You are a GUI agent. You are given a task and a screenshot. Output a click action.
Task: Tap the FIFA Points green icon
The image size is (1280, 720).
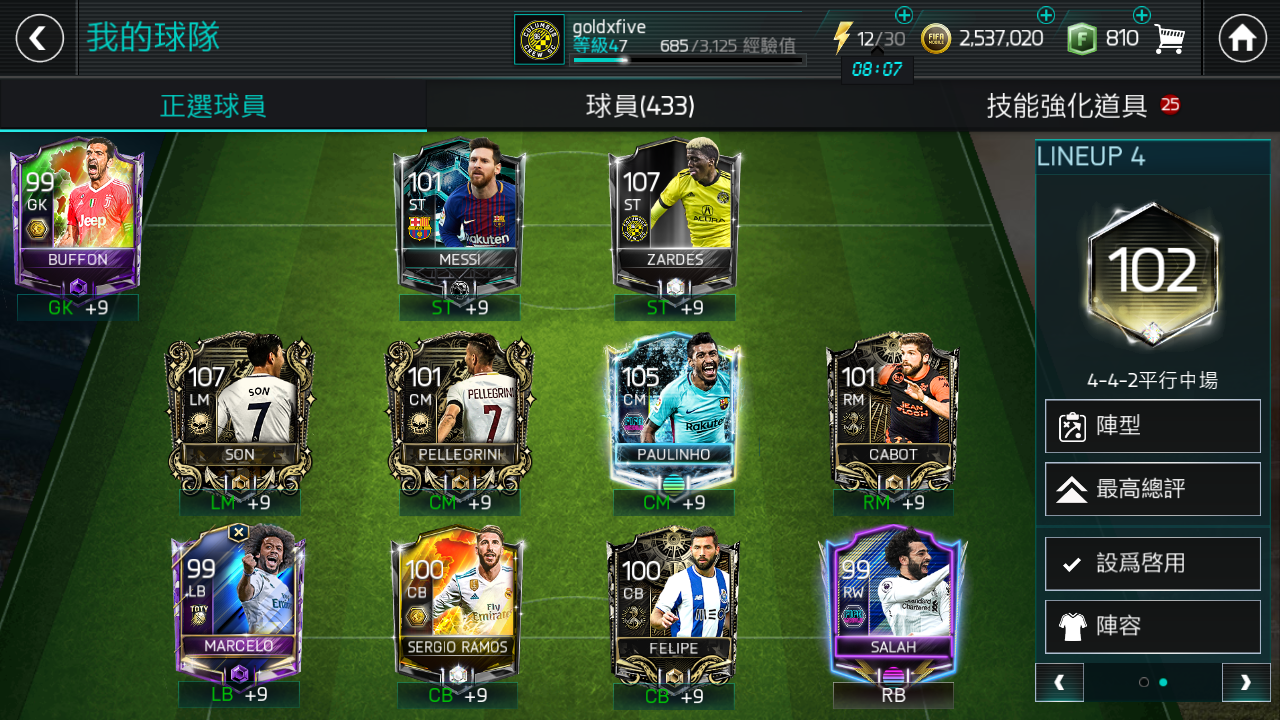[1082, 38]
